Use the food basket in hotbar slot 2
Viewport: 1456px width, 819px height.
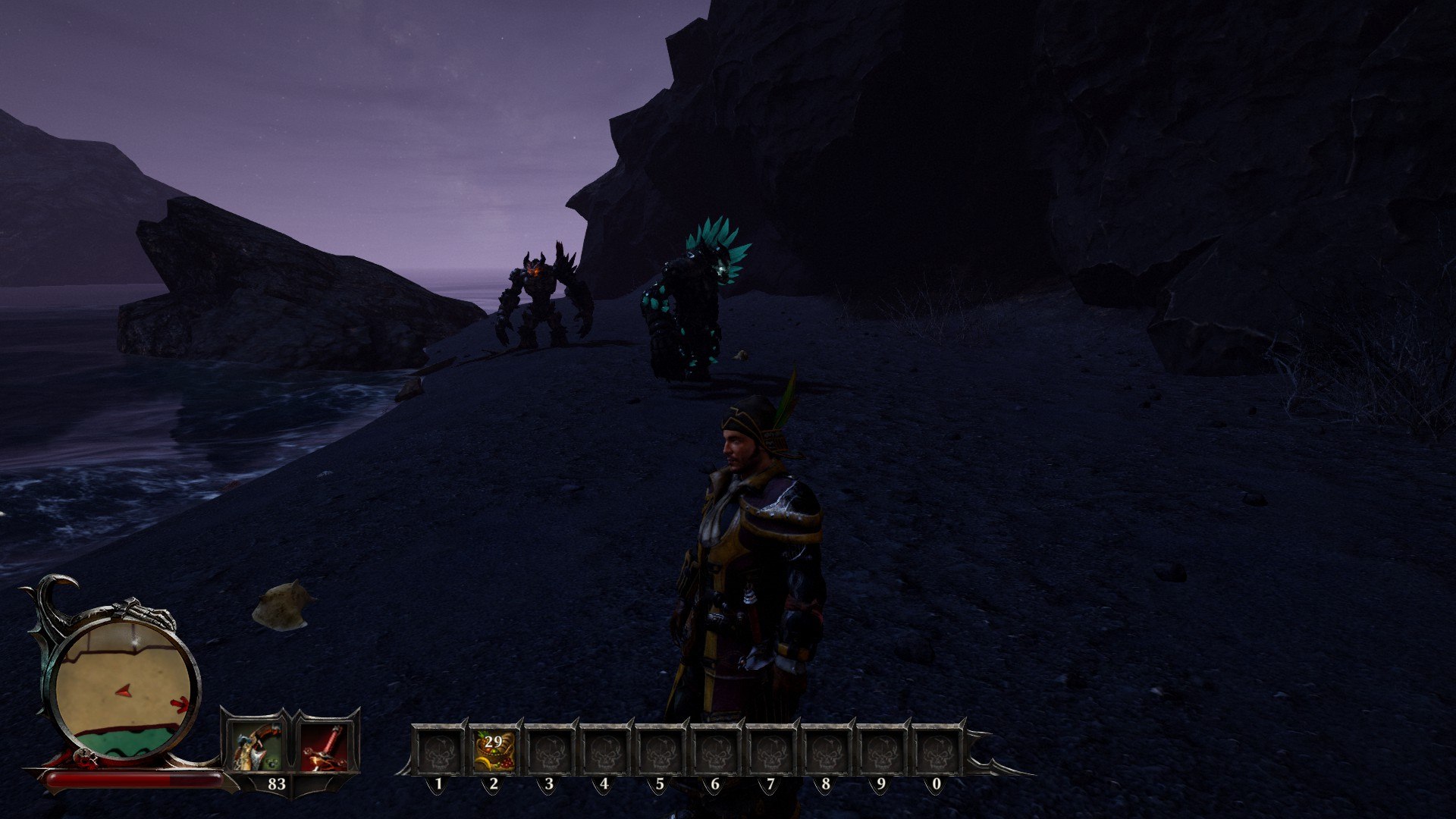(x=494, y=750)
